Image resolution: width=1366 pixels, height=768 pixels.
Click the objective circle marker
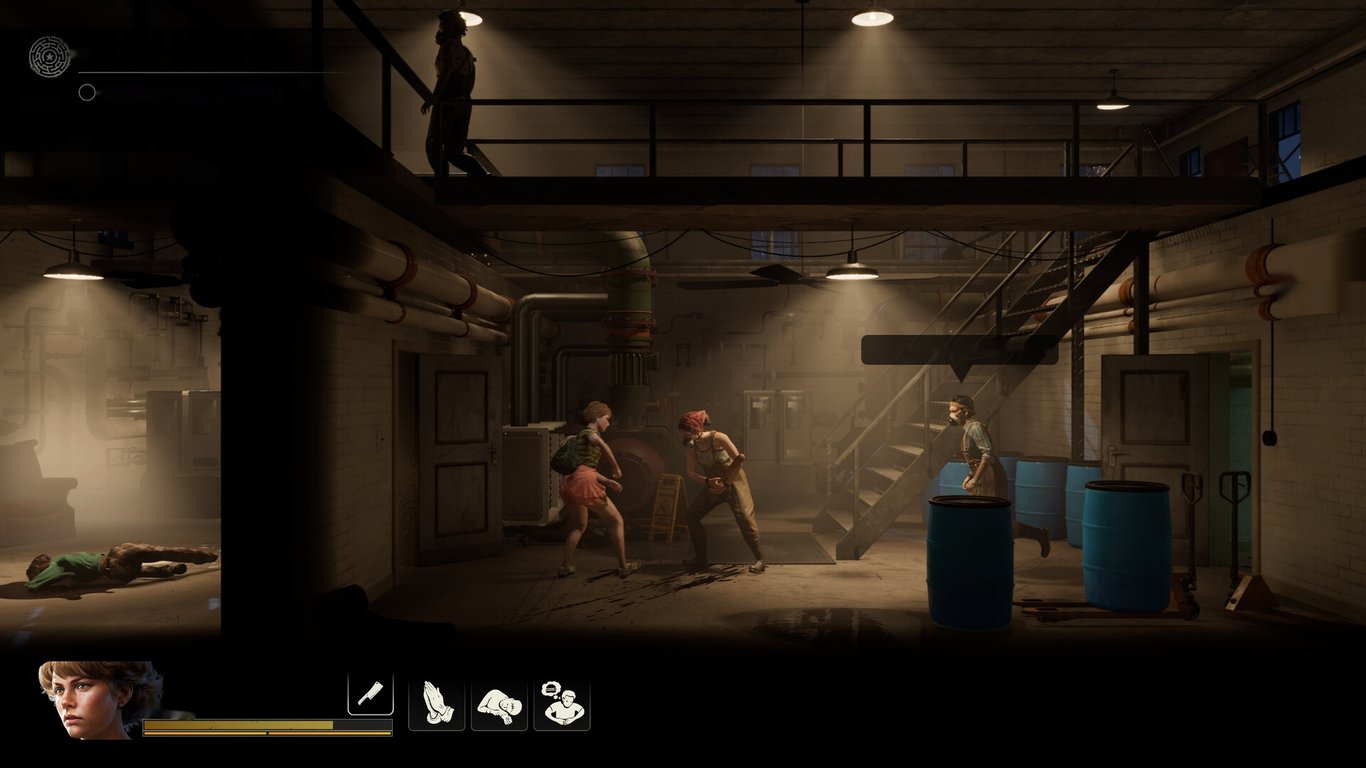(x=87, y=92)
